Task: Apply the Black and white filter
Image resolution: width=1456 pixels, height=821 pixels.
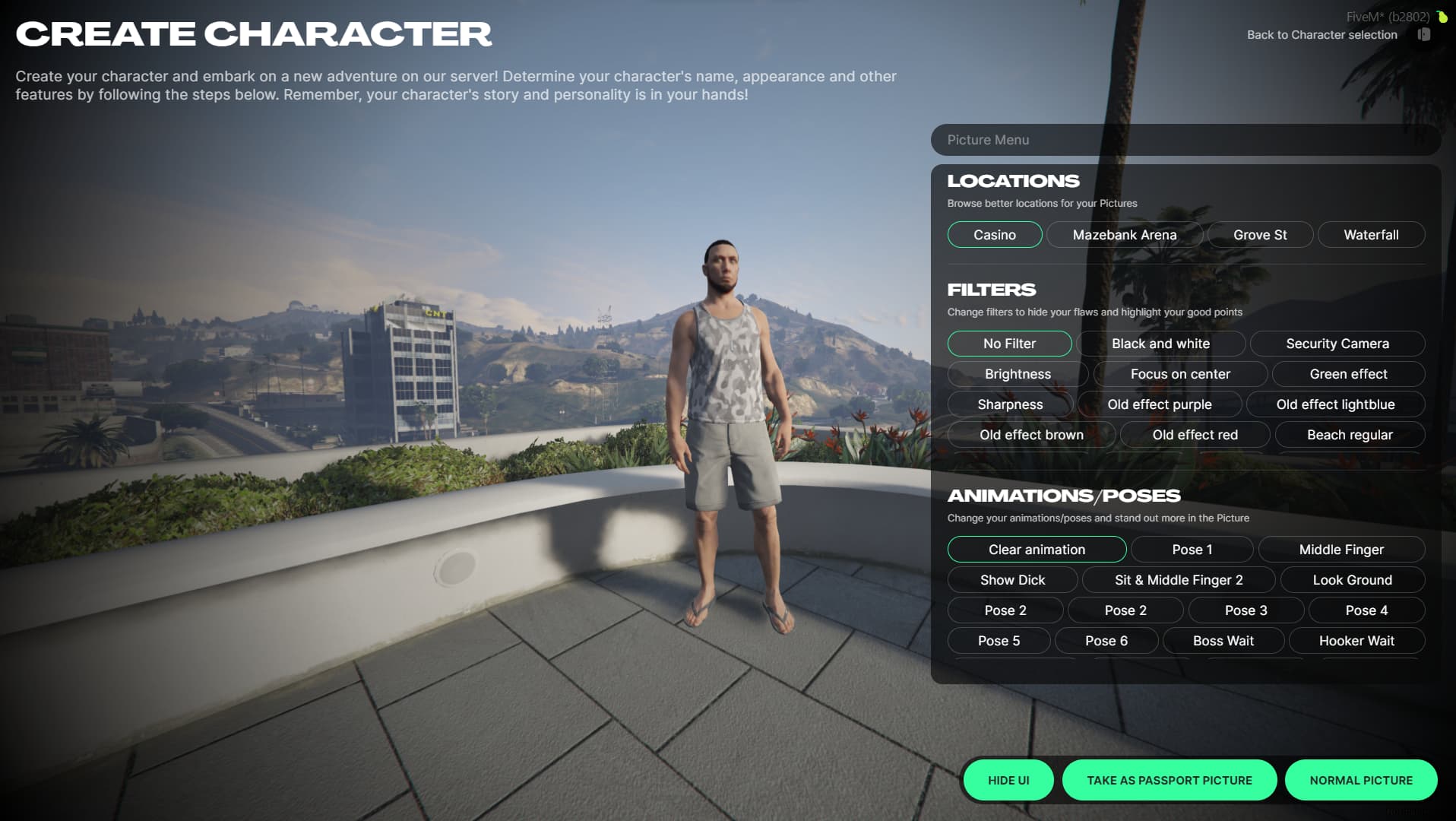Action: [x=1160, y=344]
